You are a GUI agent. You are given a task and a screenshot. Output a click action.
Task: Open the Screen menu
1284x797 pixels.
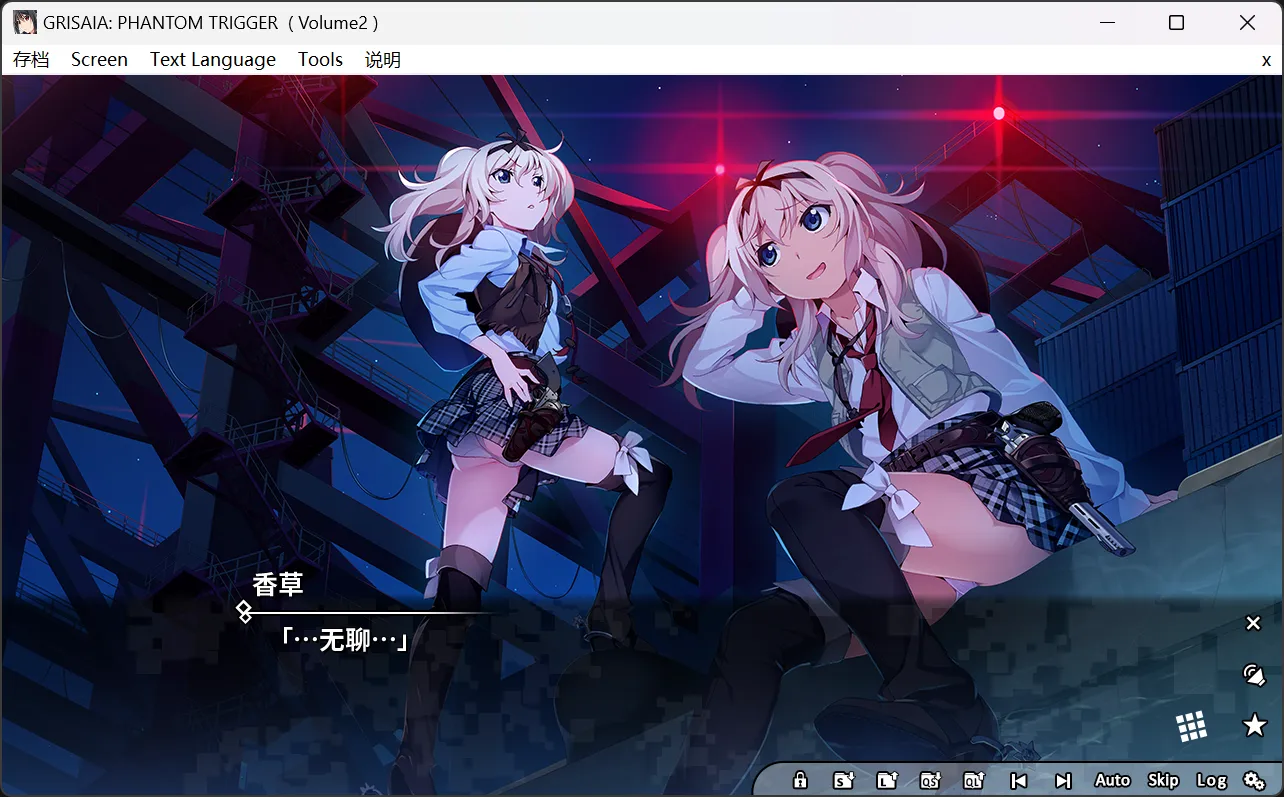coord(99,59)
